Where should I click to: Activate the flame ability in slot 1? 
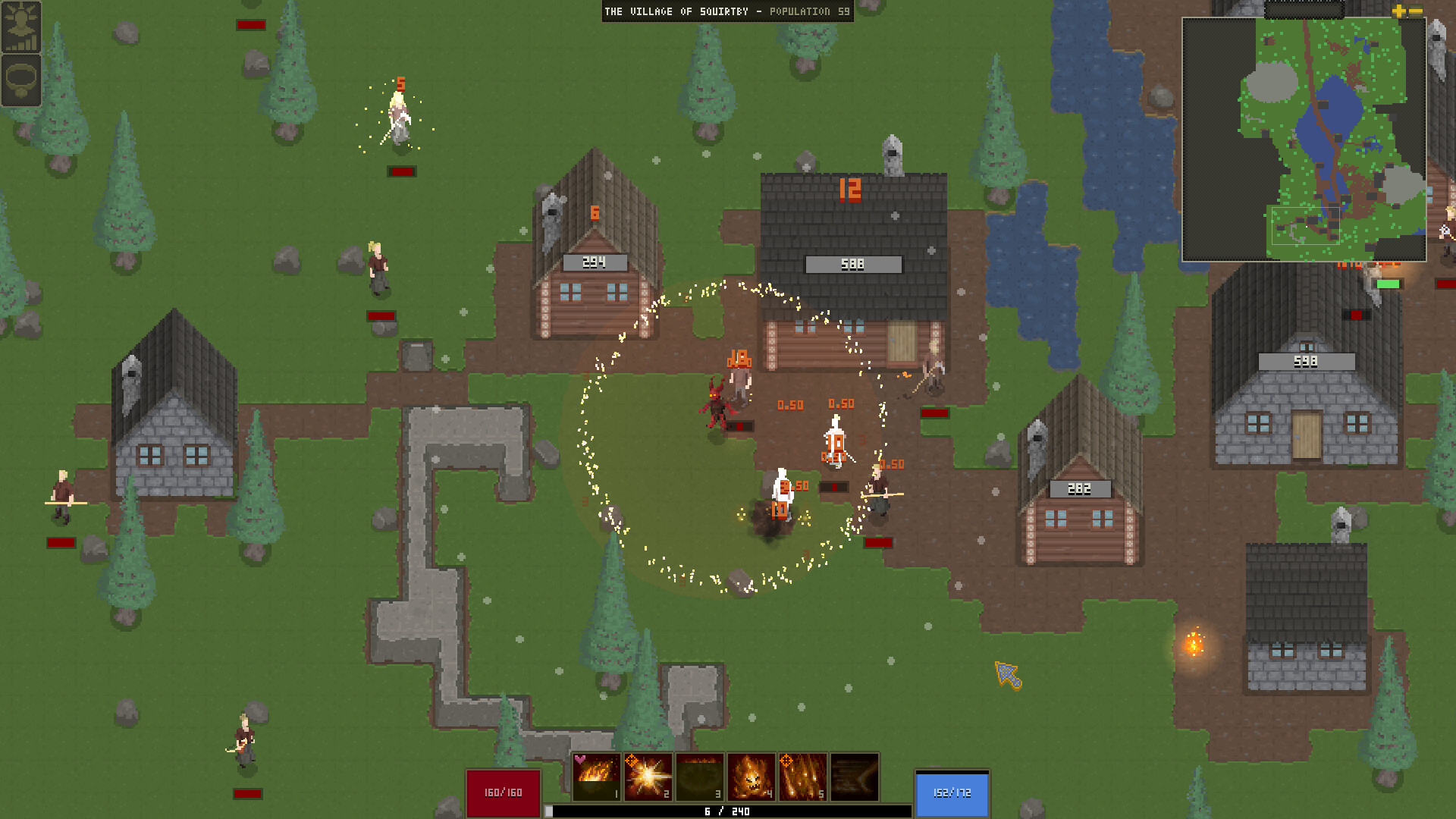click(x=596, y=777)
